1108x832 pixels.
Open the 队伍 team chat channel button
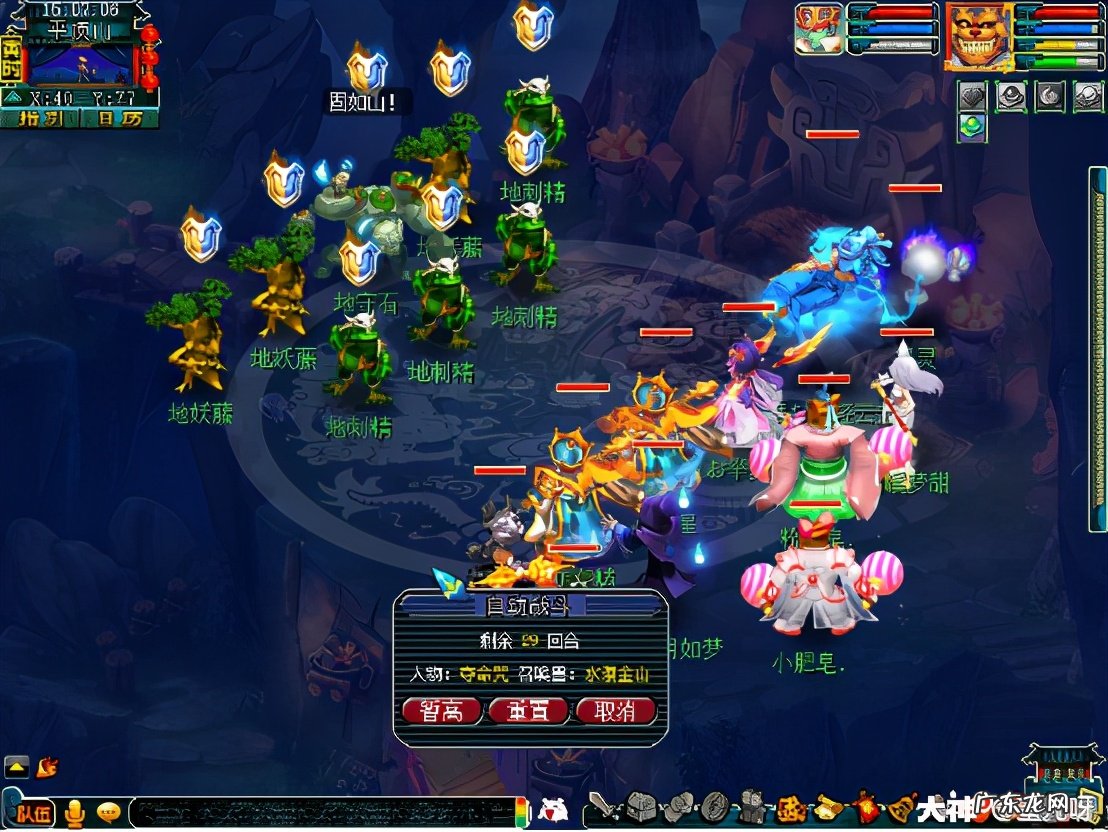33,813
